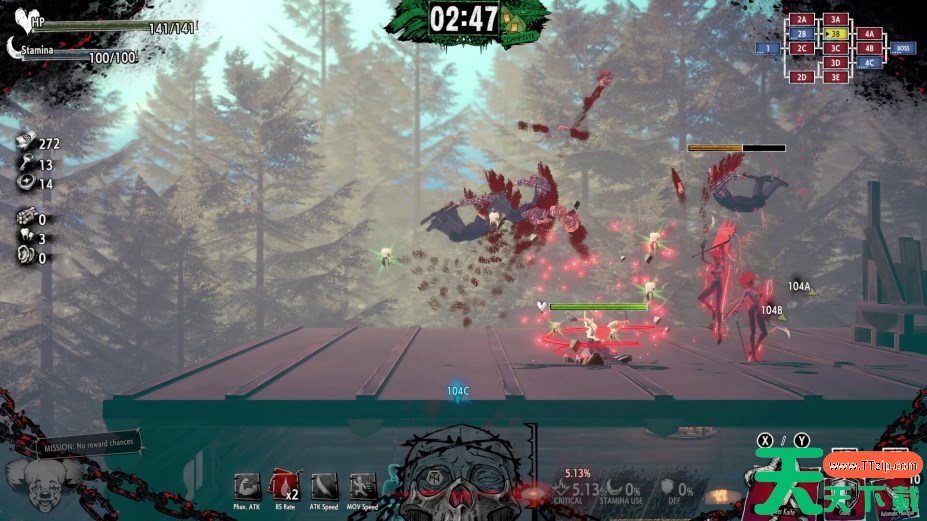Viewport: 927px width, 521px height.
Task: Select room 3B on the stage map
Action: point(836,33)
